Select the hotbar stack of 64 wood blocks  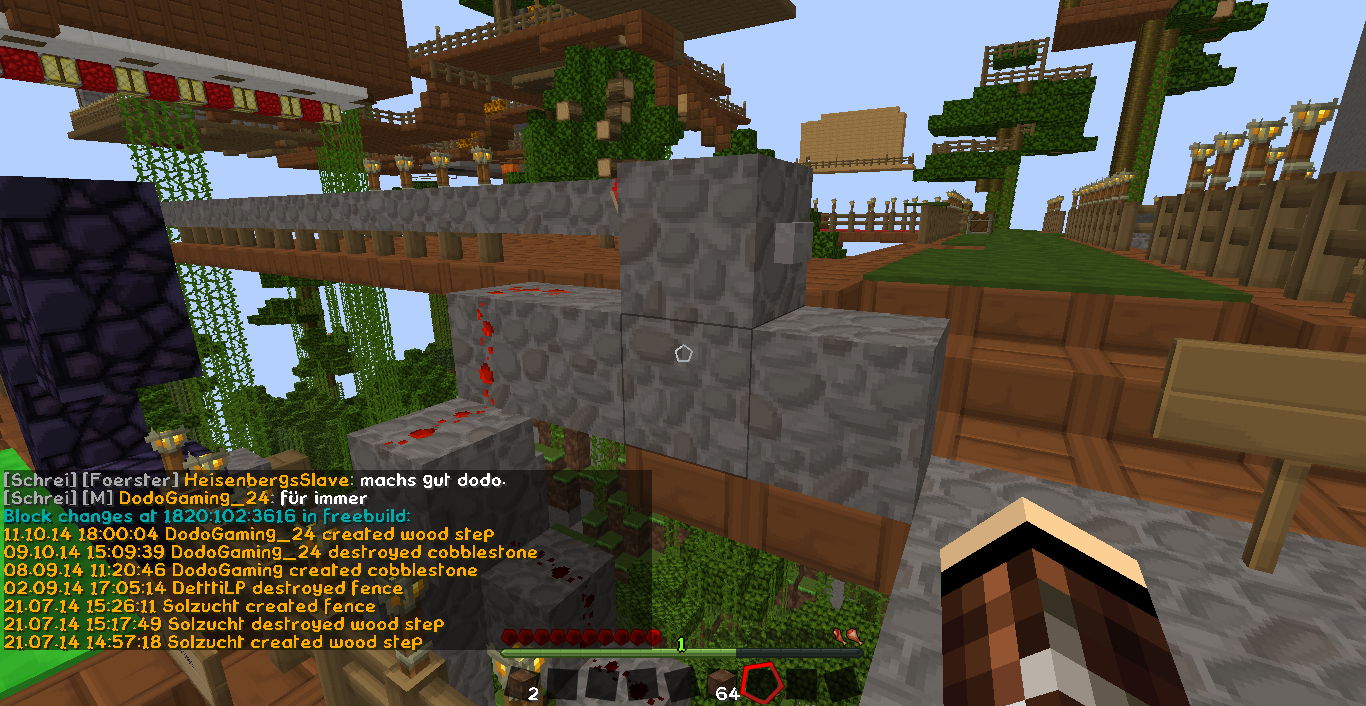tap(723, 685)
